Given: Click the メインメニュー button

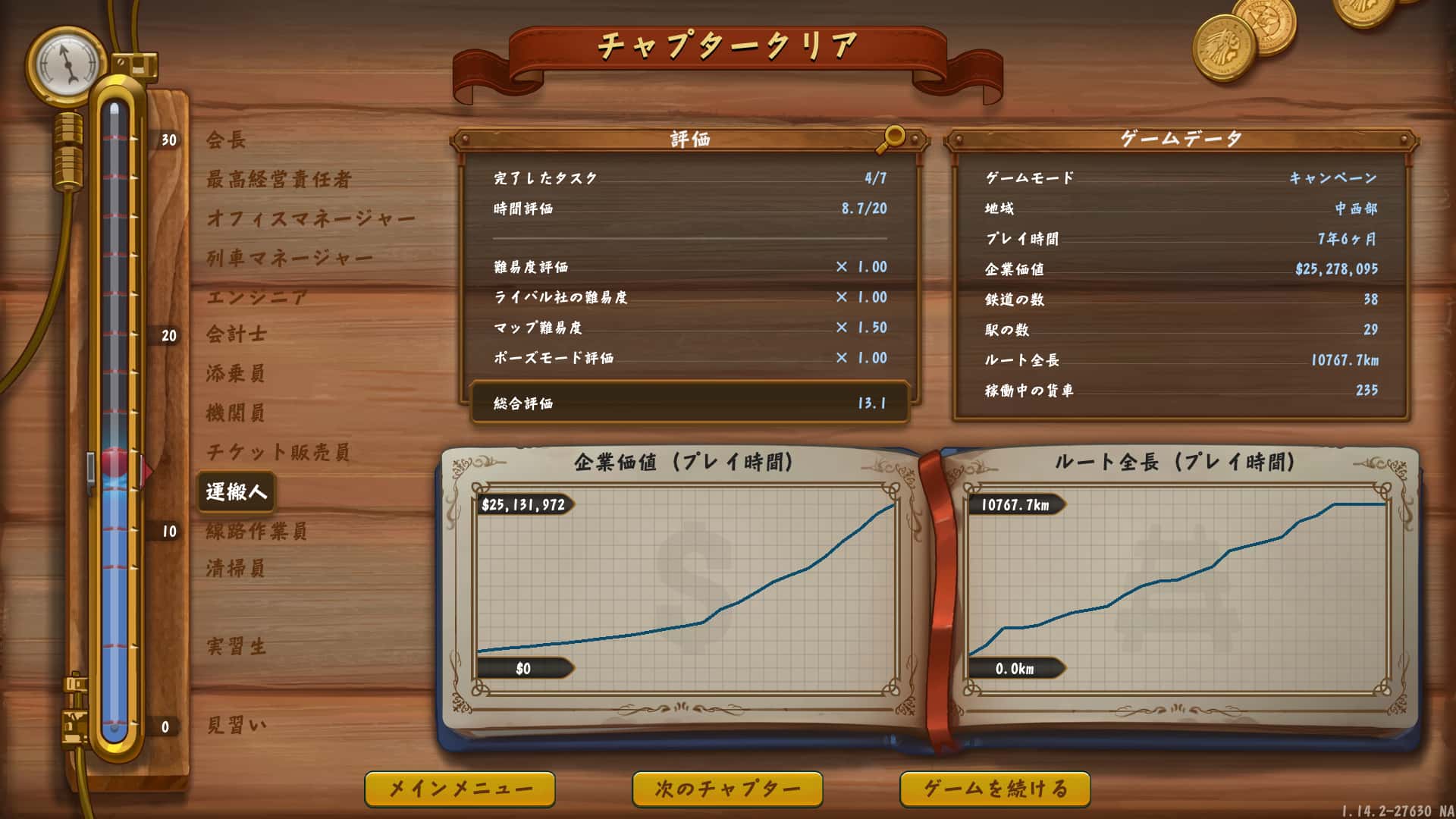Looking at the screenshot, I should (x=462, y=789).
